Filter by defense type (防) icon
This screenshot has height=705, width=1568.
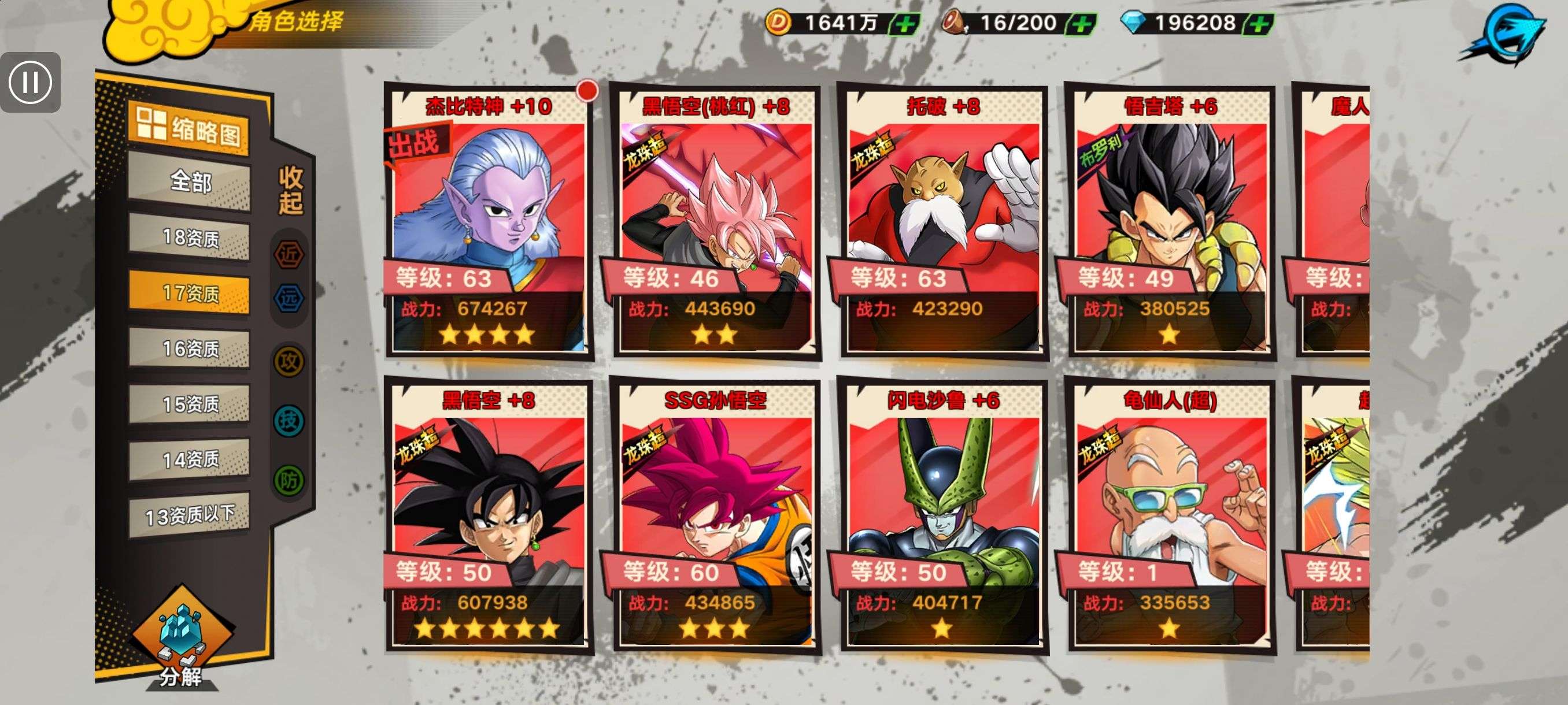(x=289, y=481)
